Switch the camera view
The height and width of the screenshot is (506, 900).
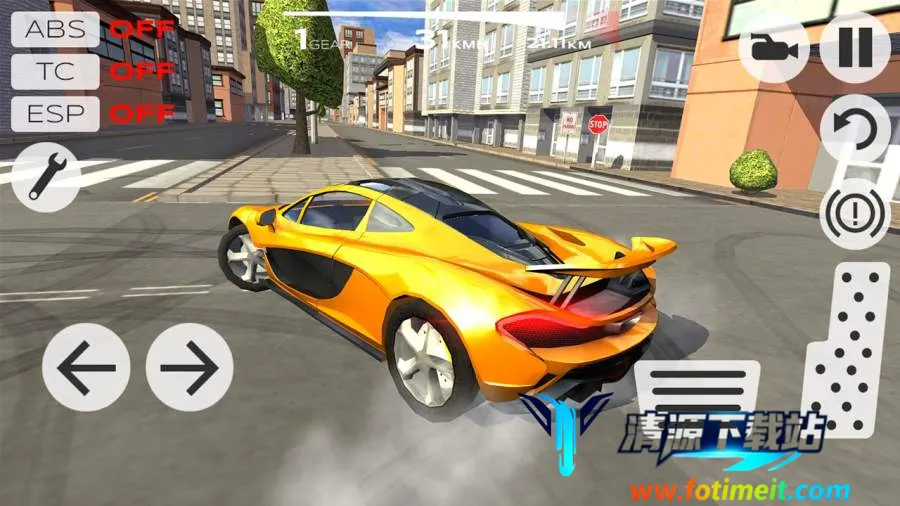[x=775, y=47]
